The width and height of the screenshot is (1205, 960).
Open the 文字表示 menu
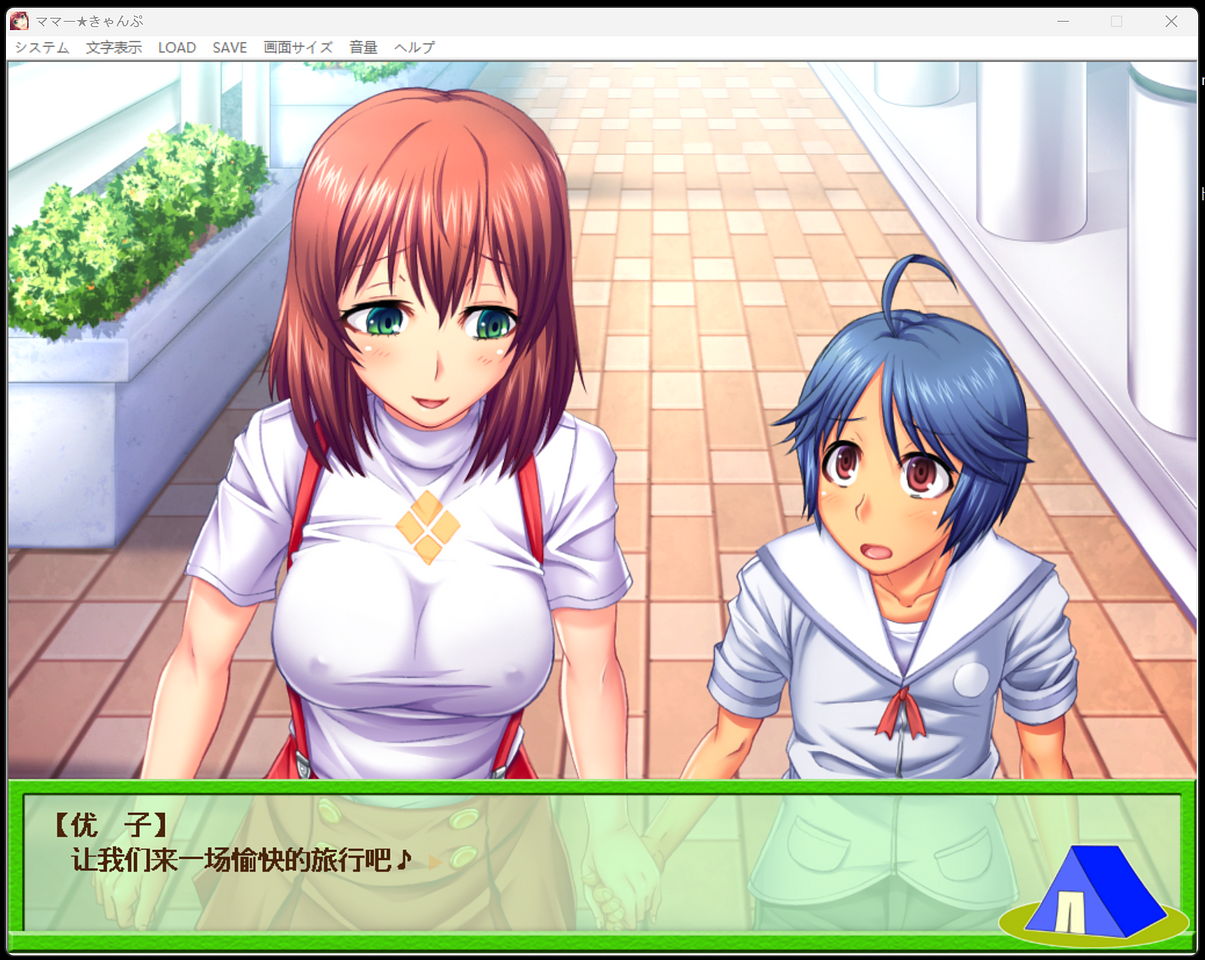pos(114,47)
